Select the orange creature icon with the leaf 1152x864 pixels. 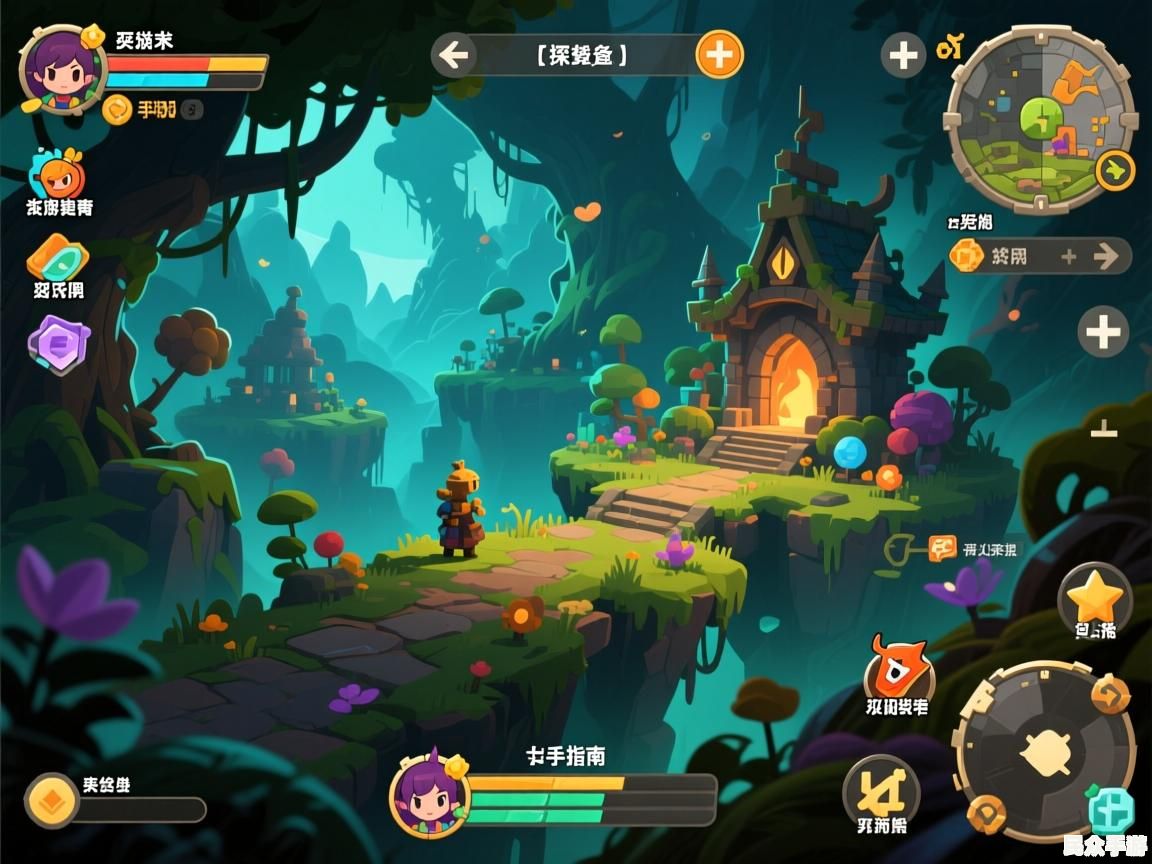pos(60,176)
